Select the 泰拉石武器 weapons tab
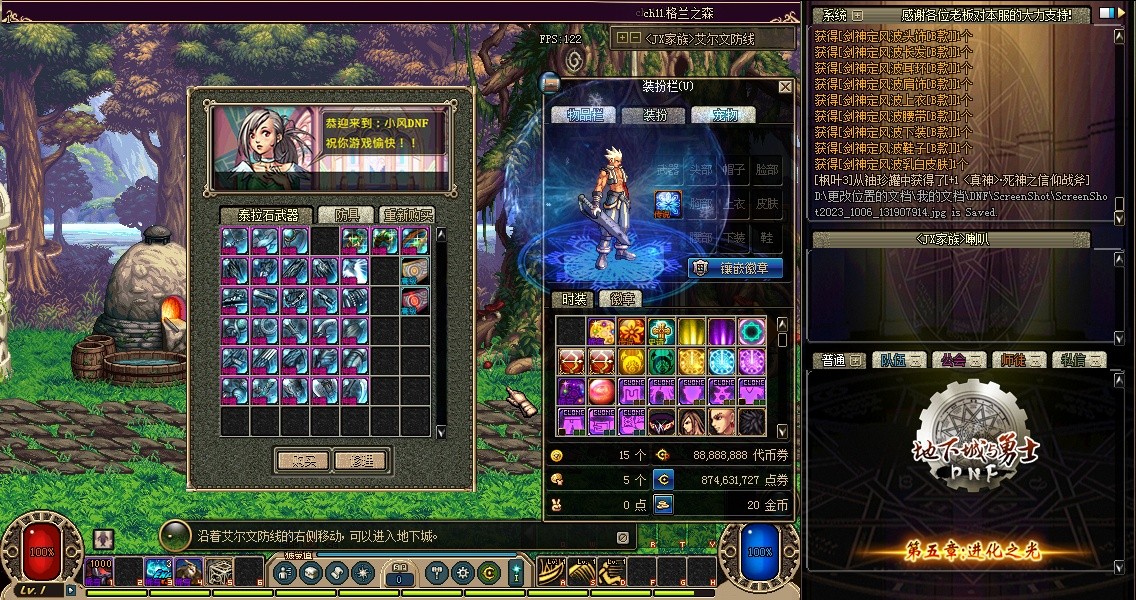Image resolution: width=1136 pixels, height=600 pixels. click(267, 215)
